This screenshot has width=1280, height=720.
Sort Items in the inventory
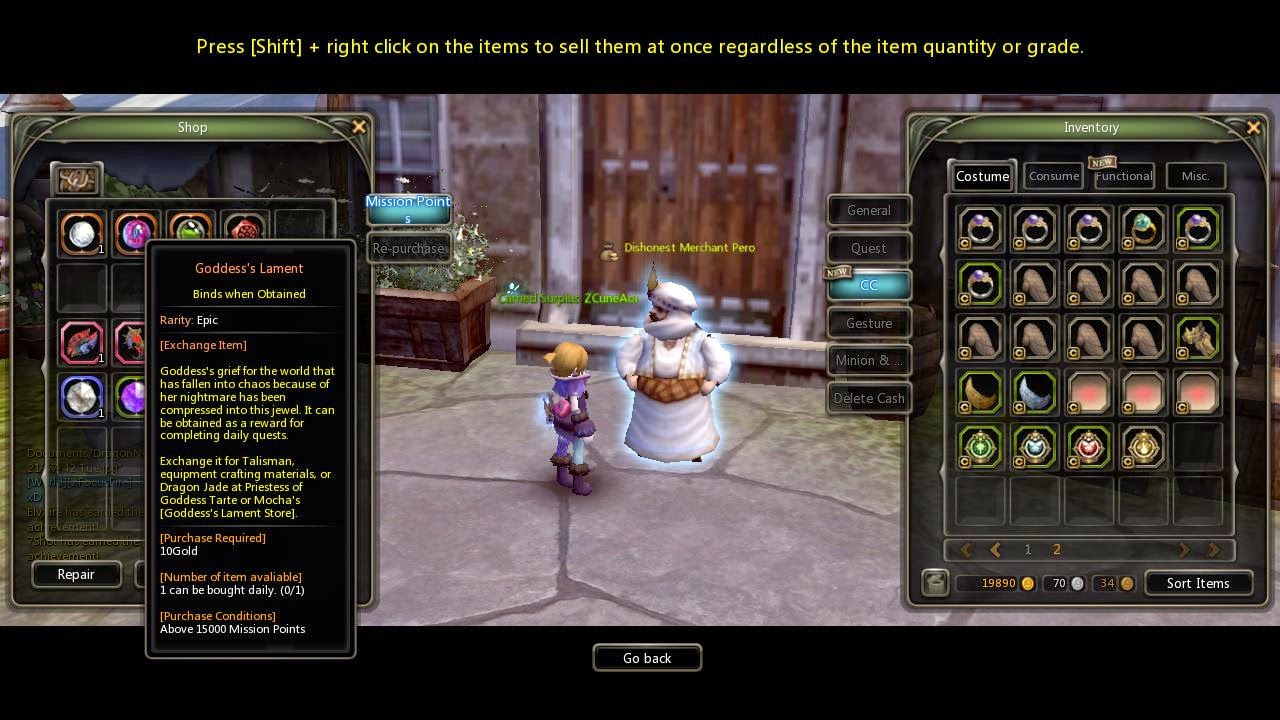[1197, 583]
